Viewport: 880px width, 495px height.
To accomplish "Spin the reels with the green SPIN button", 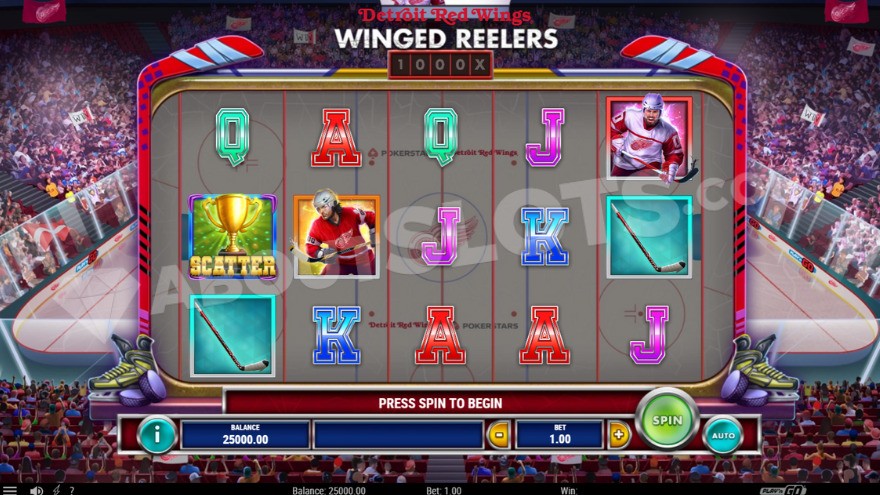I will [667, 420].
